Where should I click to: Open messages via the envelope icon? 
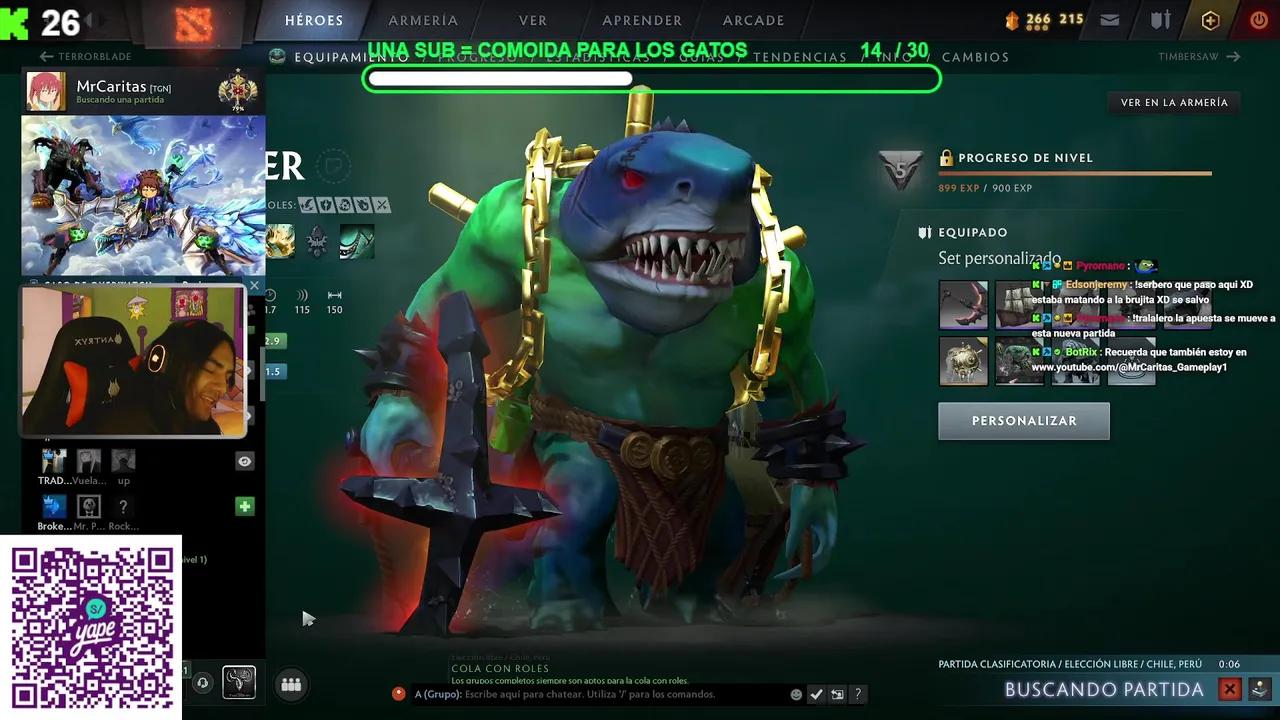[1108, 19]
